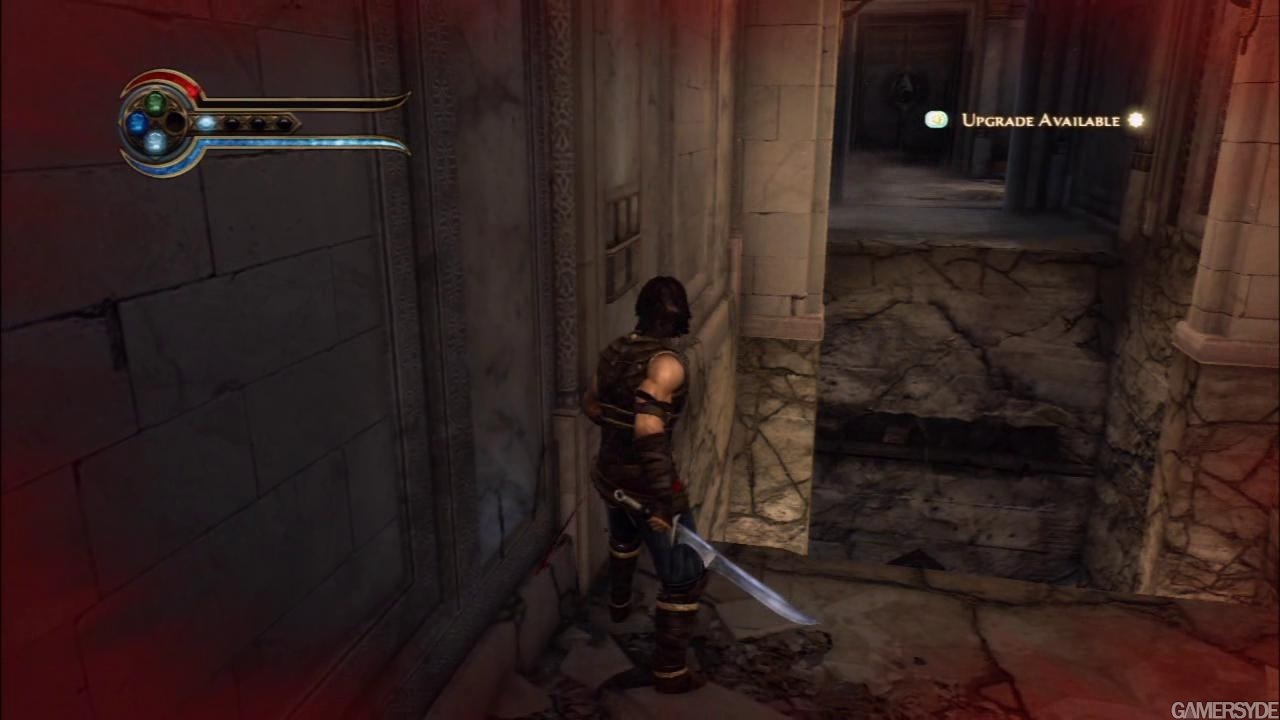Click the glowing upgrade star icon
The image size is (1280, 720).
(1135, 120)
